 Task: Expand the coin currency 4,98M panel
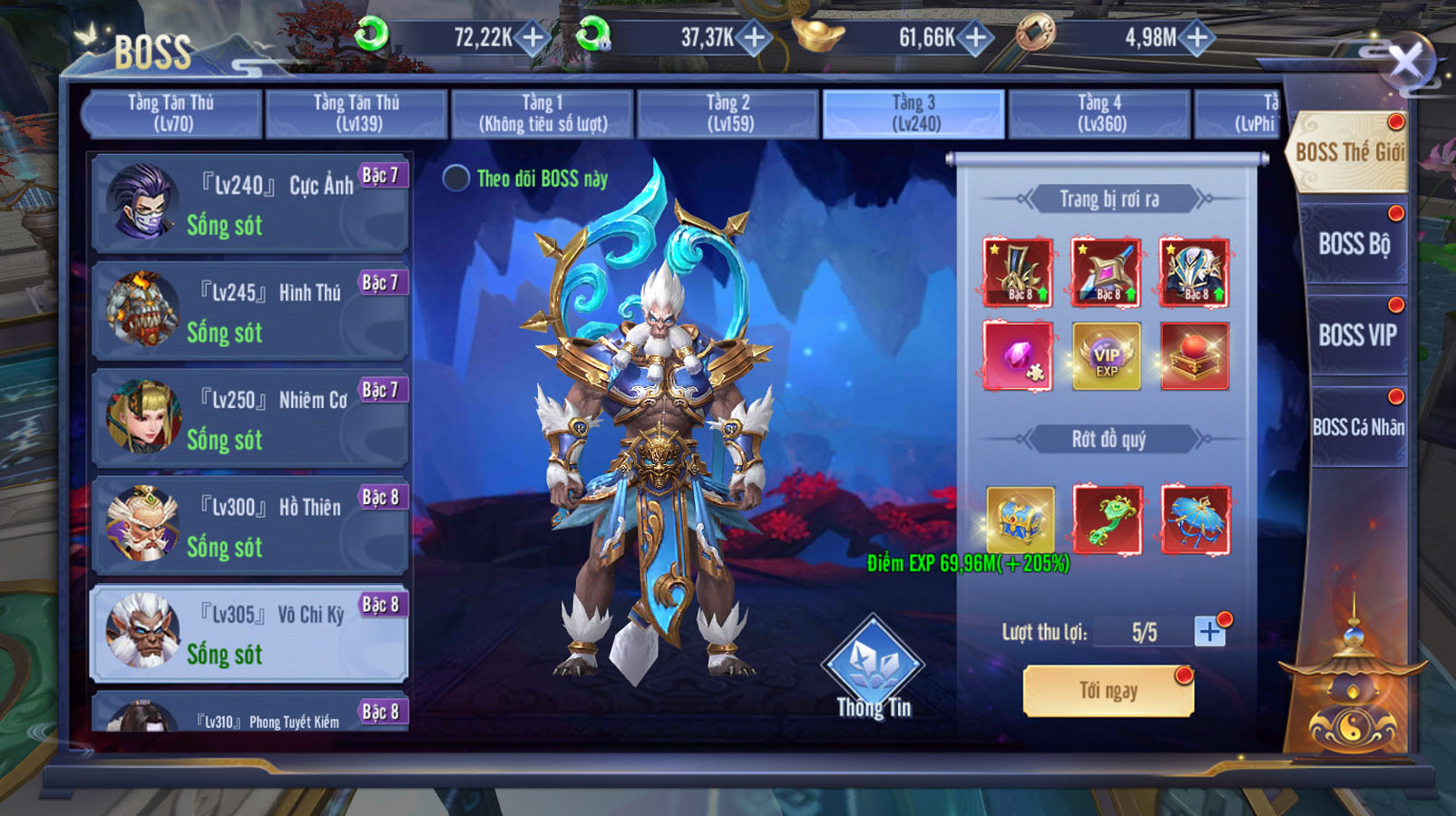[x=1196, y=37]
